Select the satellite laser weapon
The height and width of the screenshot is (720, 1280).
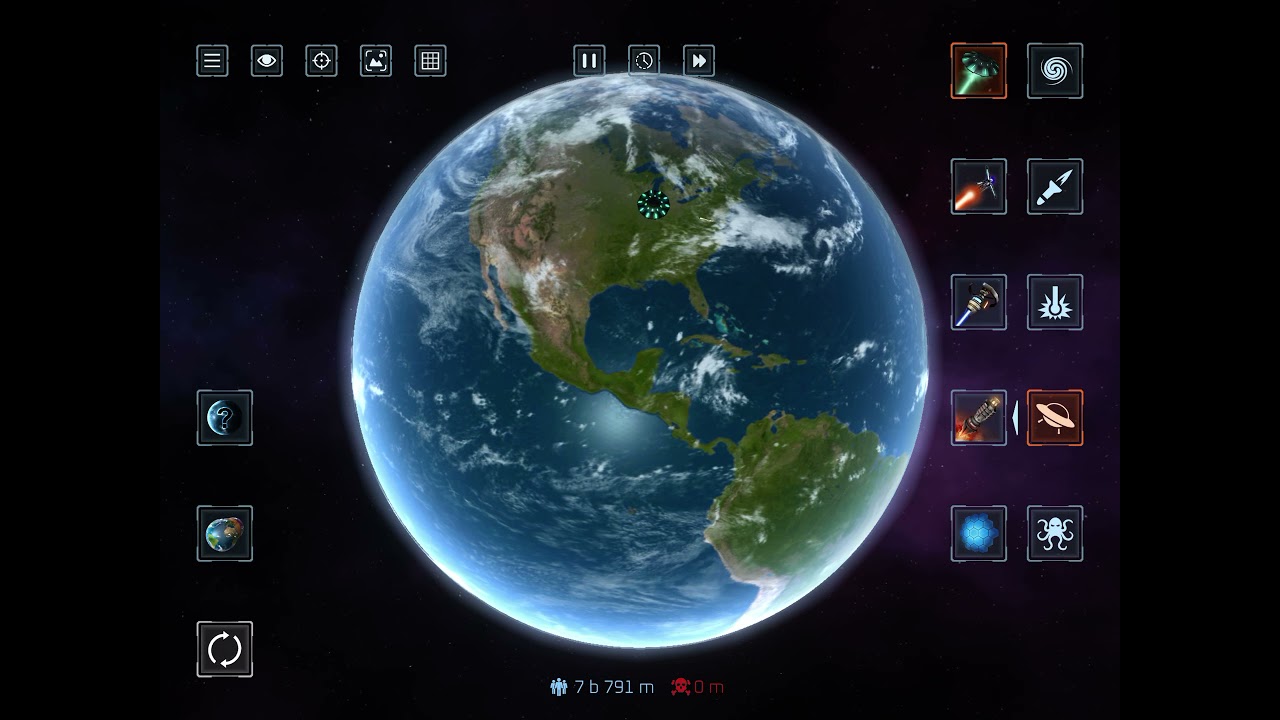coord(979,187)
